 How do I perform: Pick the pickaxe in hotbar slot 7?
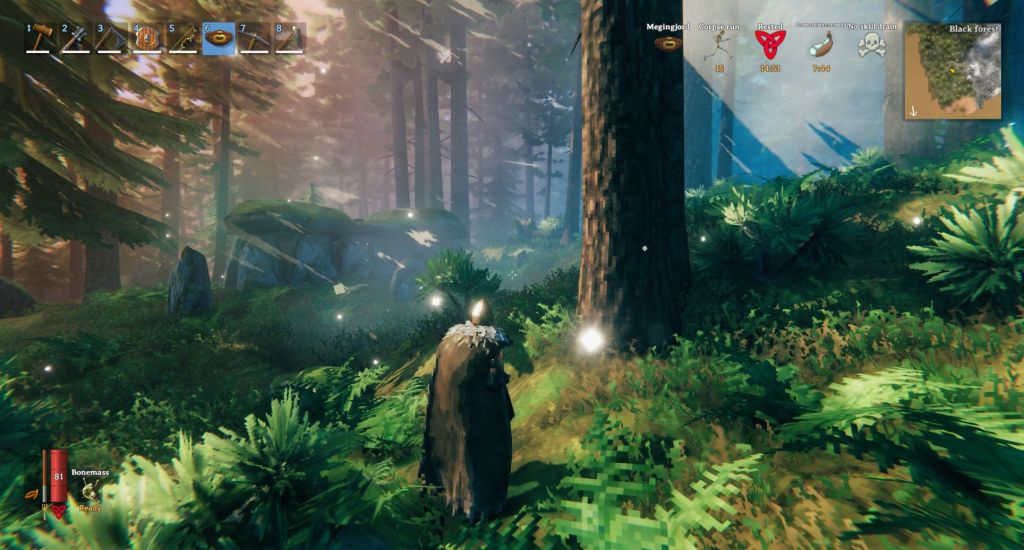coord(254,38)
